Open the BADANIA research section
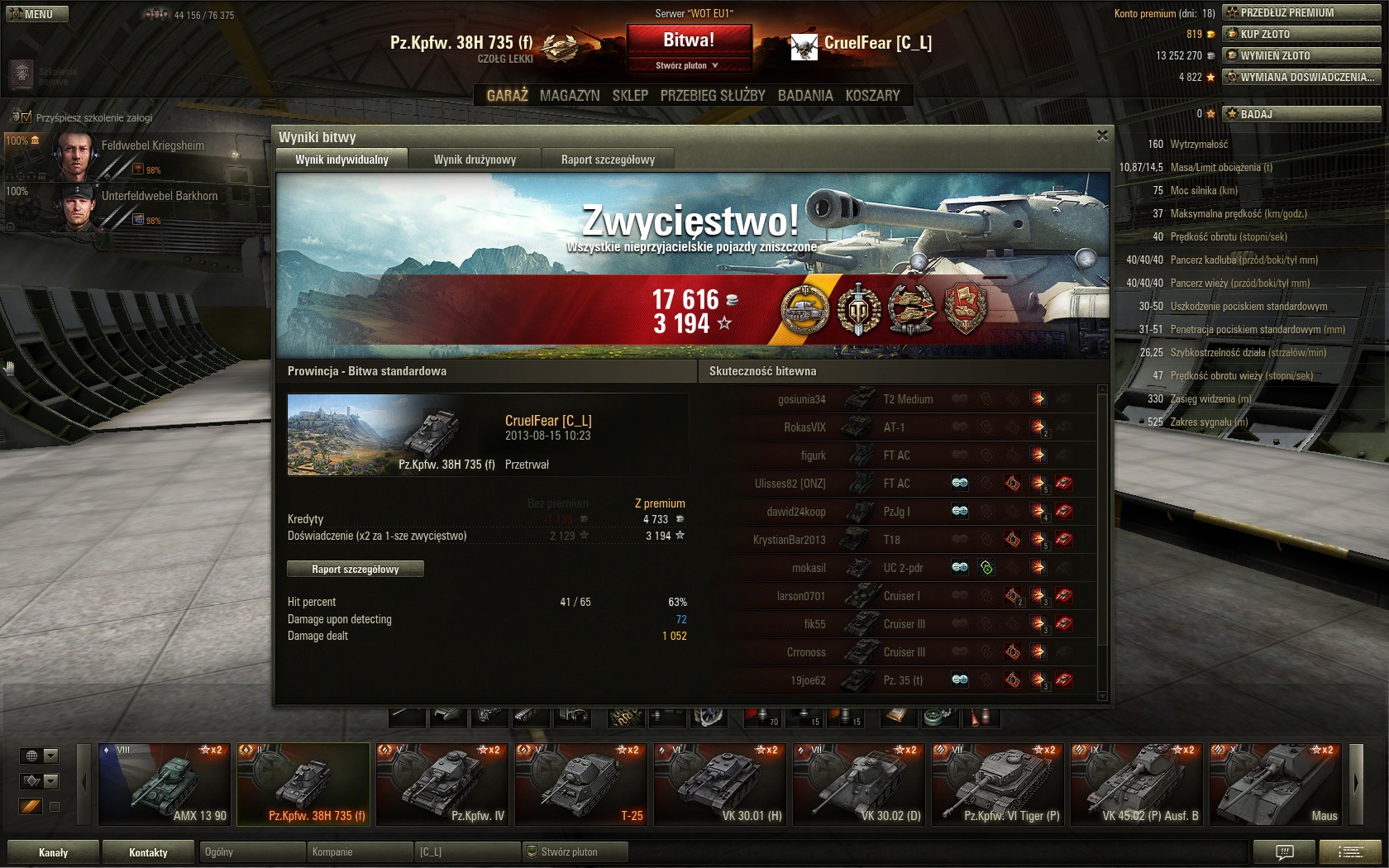 point(805,96)
